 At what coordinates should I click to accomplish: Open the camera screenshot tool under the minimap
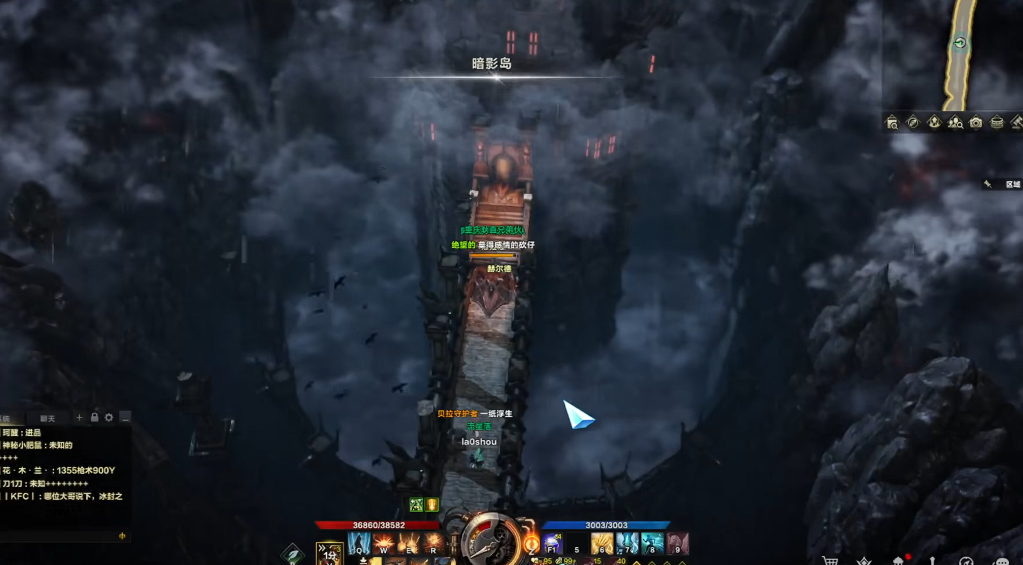tap(976, 122)
